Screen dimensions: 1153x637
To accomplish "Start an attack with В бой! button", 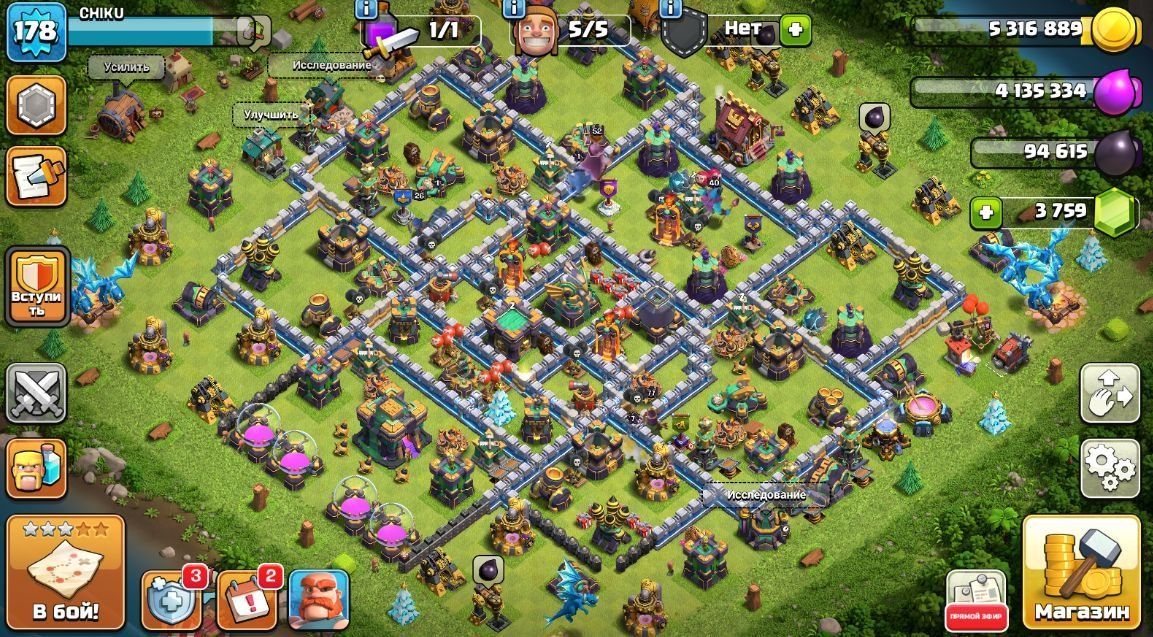I will tap(66, 573).
